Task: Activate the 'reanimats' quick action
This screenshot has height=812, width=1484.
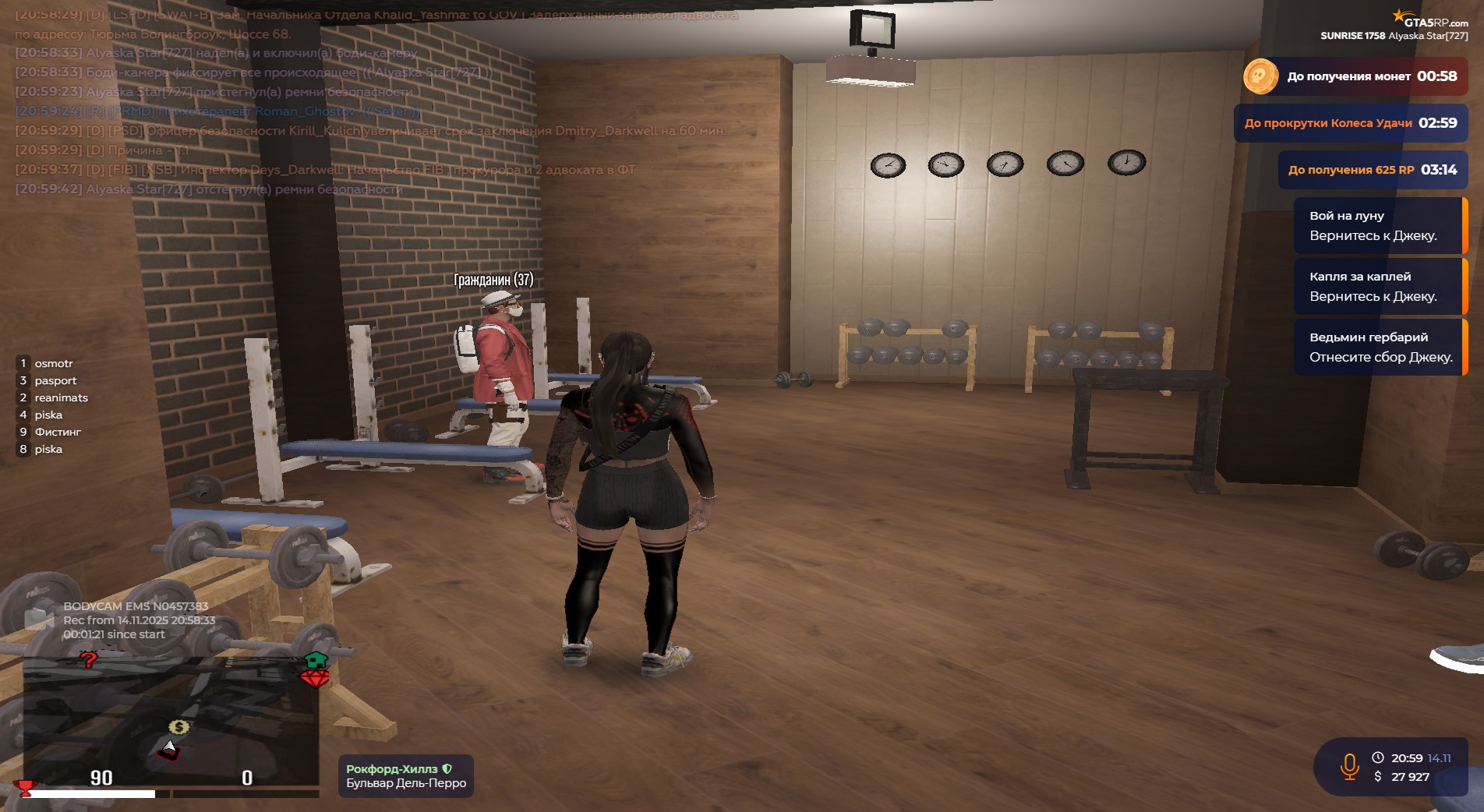Action: pyautogui.click(x=61, y=397)
